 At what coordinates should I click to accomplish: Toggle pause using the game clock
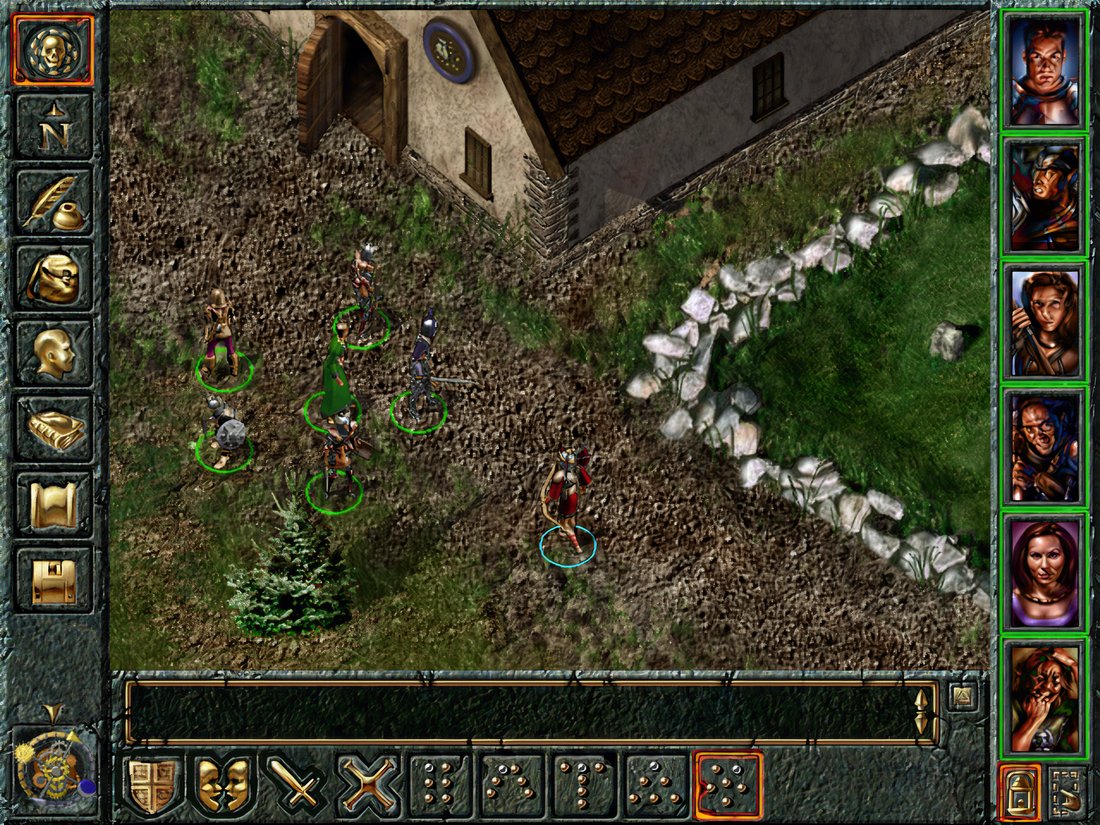click(x=52, y=766)
